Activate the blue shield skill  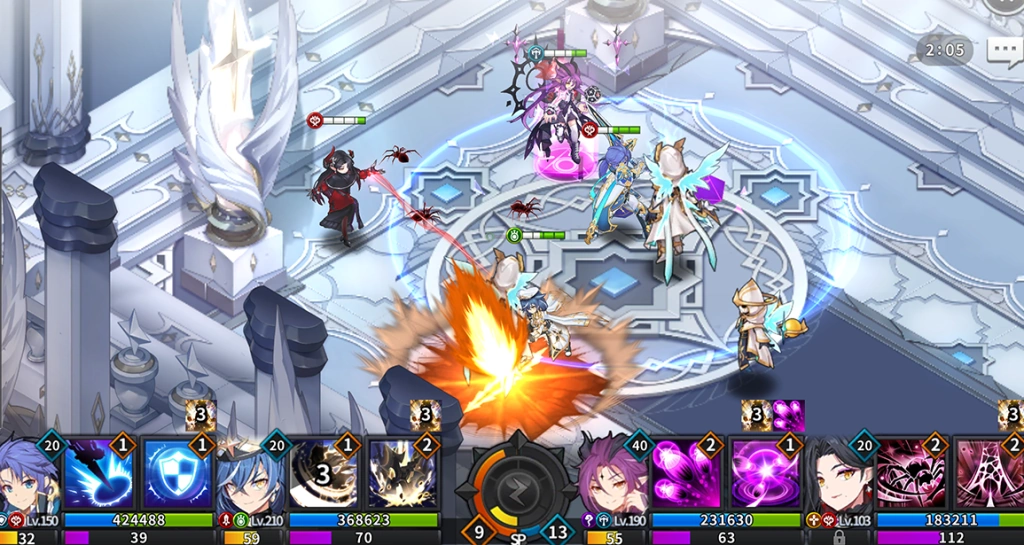(x=175, y=474)
